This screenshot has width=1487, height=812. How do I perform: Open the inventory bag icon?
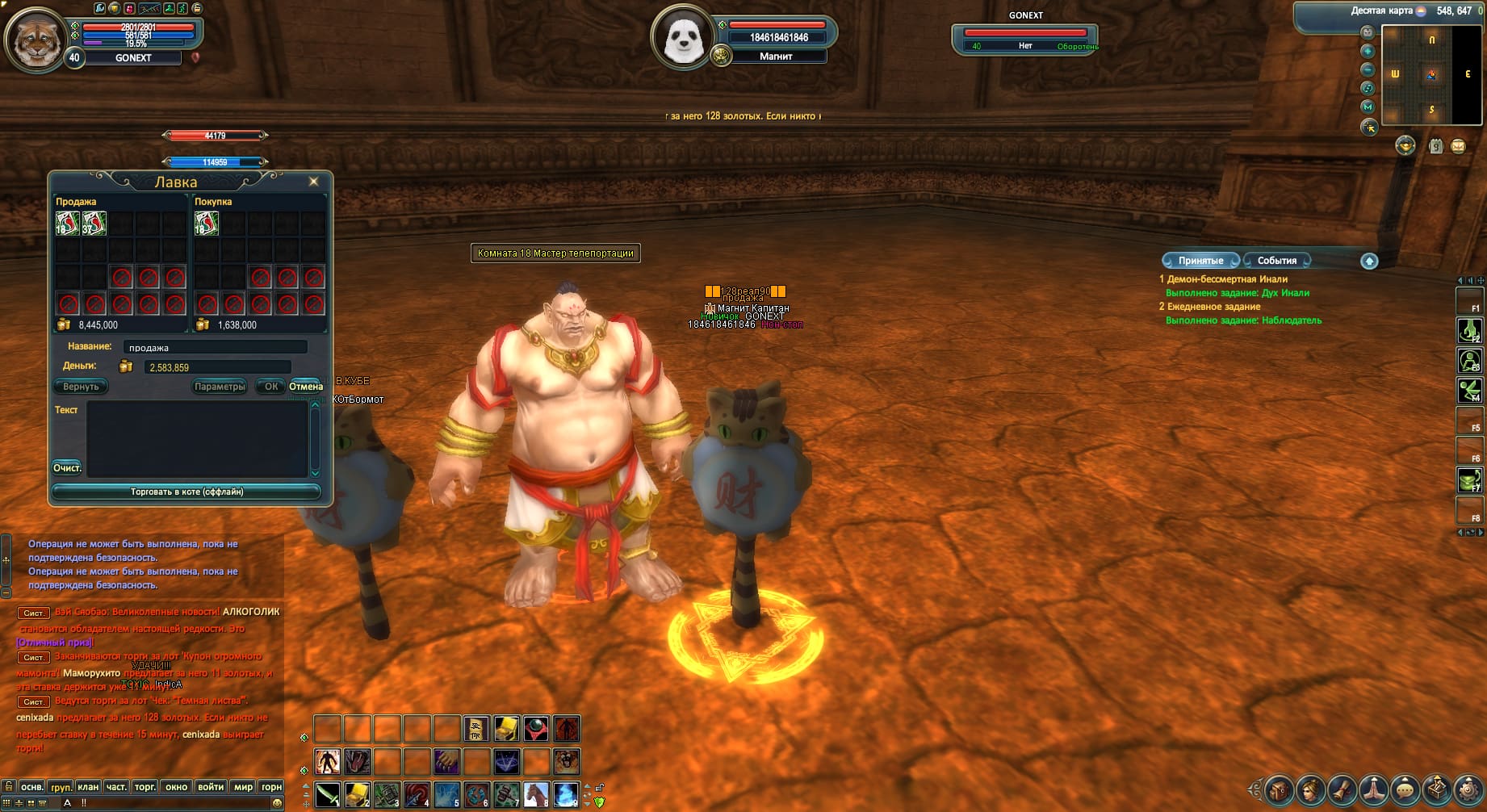pyautogui.click(x=1280, y=790)
